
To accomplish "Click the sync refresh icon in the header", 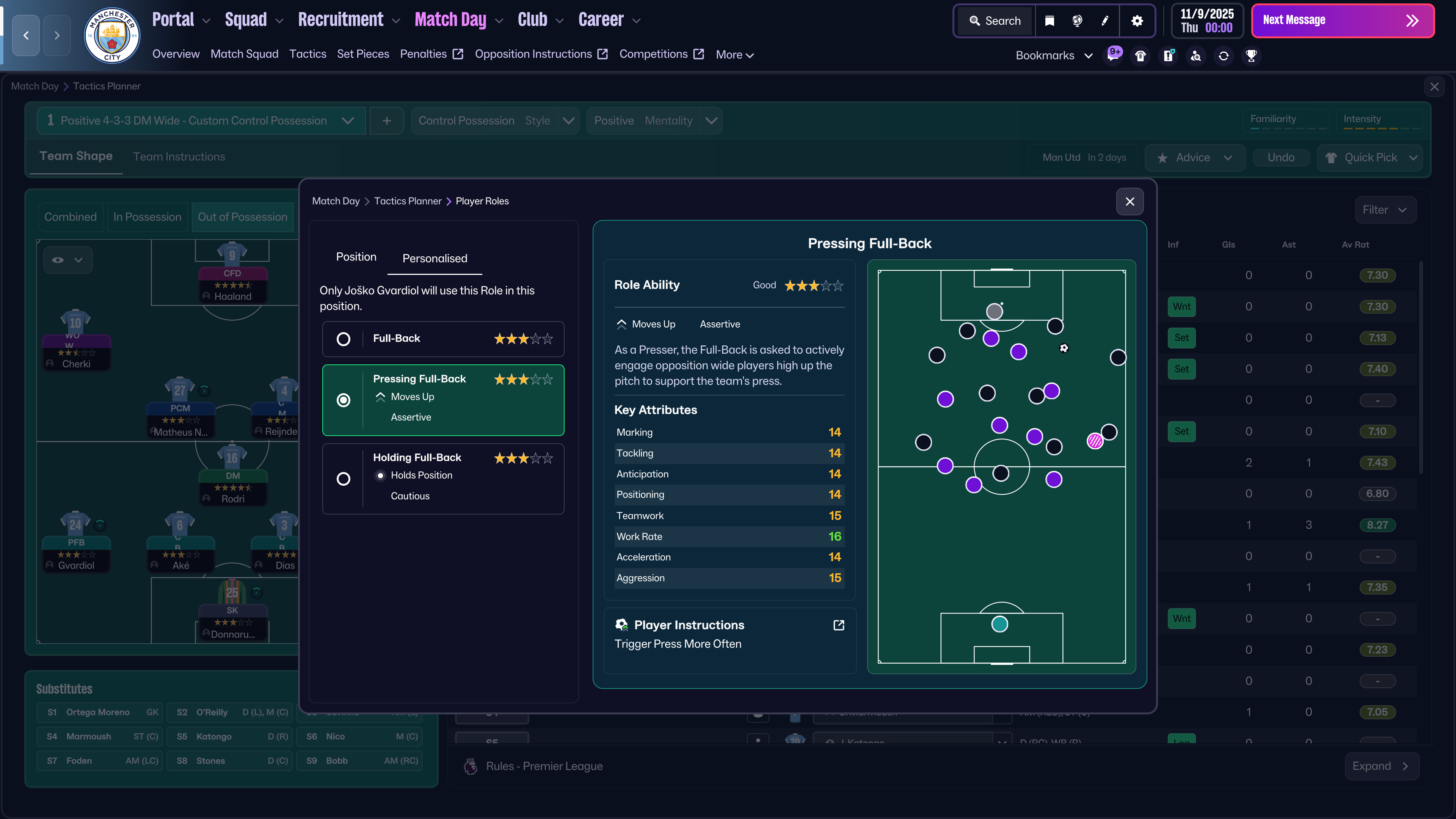I will tap(1223, 56).
